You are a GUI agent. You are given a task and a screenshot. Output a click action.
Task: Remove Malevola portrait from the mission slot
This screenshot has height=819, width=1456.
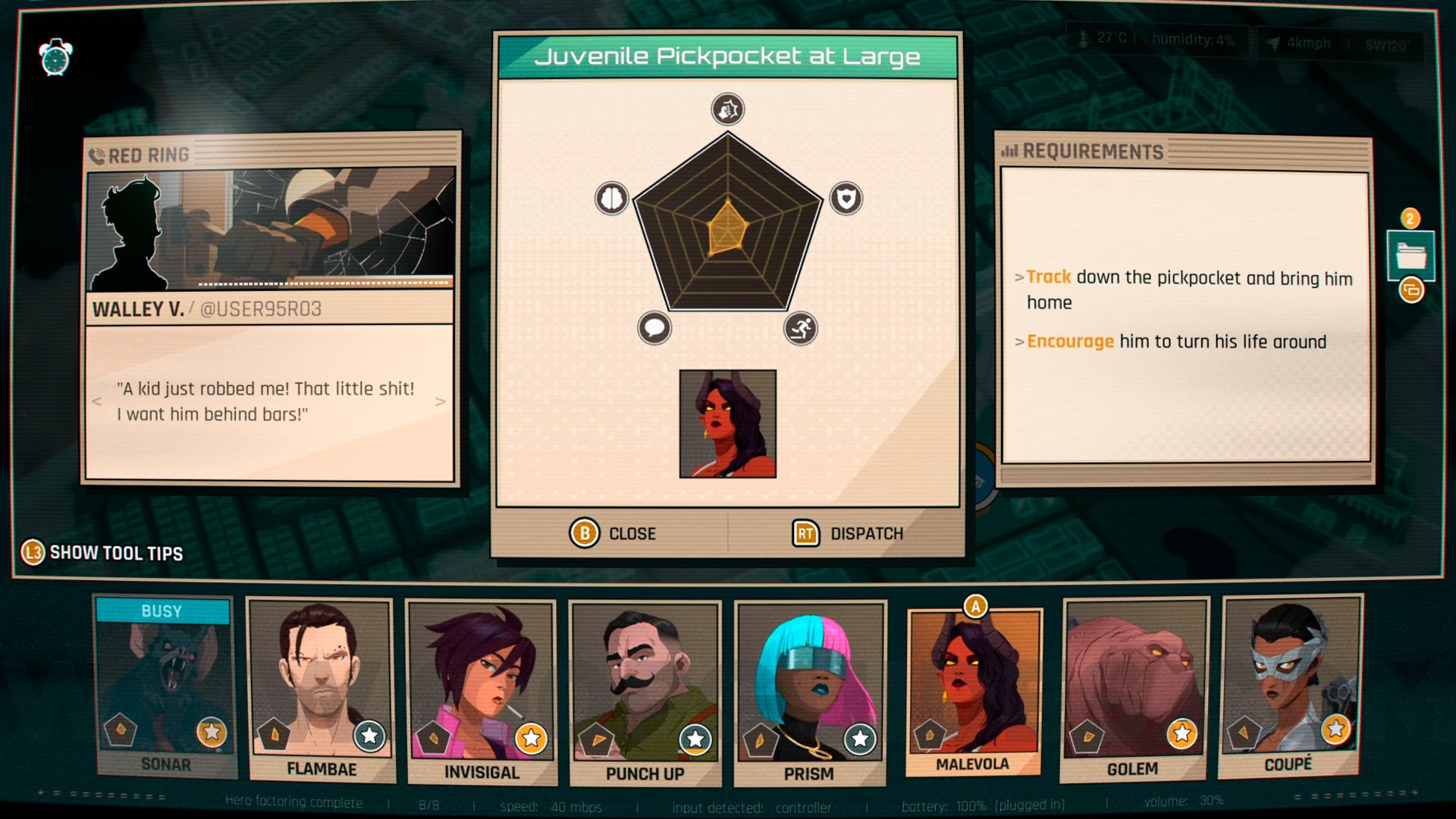pyautogui.click(x=727, y=424)
